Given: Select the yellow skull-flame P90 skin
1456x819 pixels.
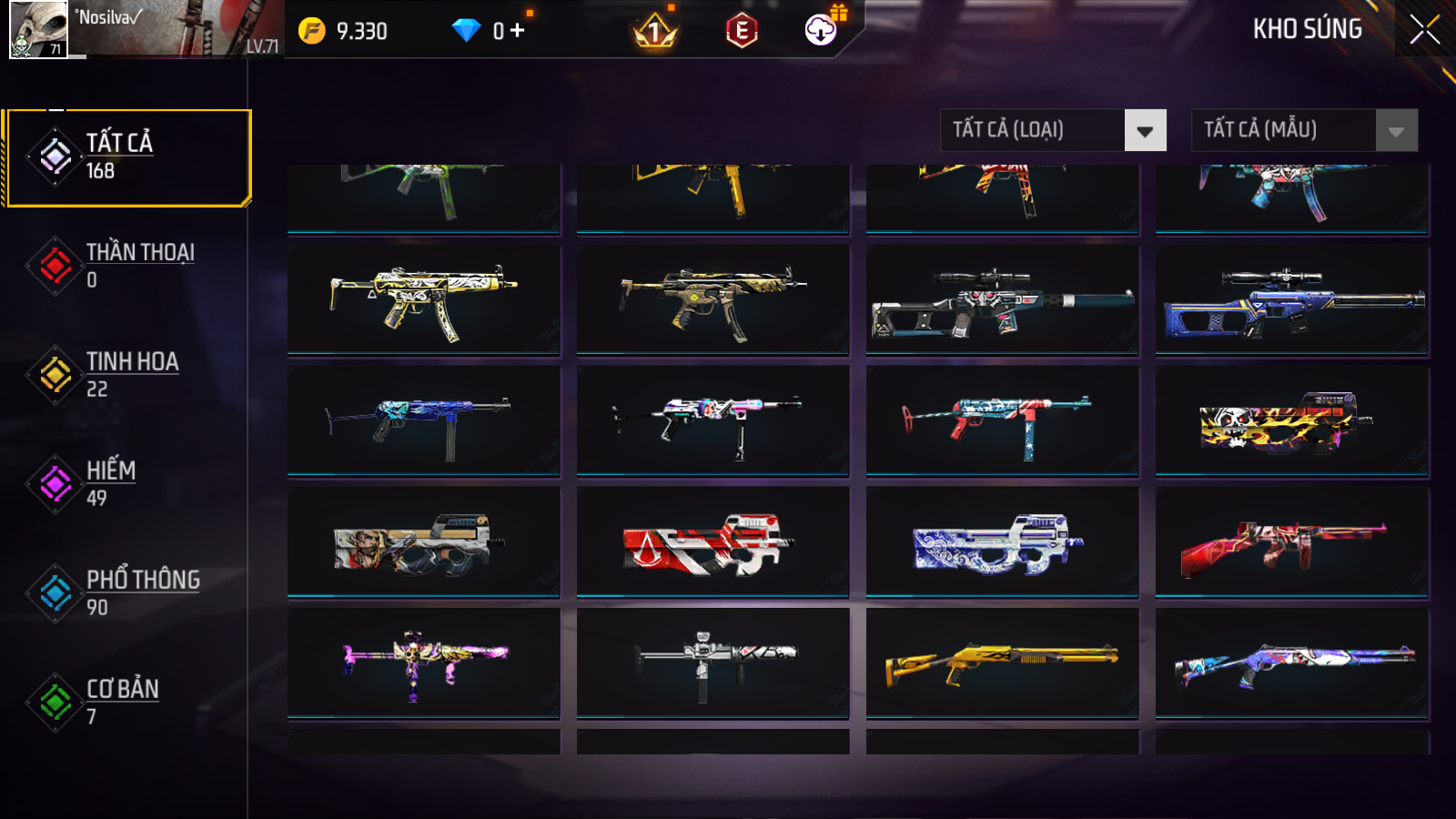Looking at the screenshot, I should (x=1291, y=422).
